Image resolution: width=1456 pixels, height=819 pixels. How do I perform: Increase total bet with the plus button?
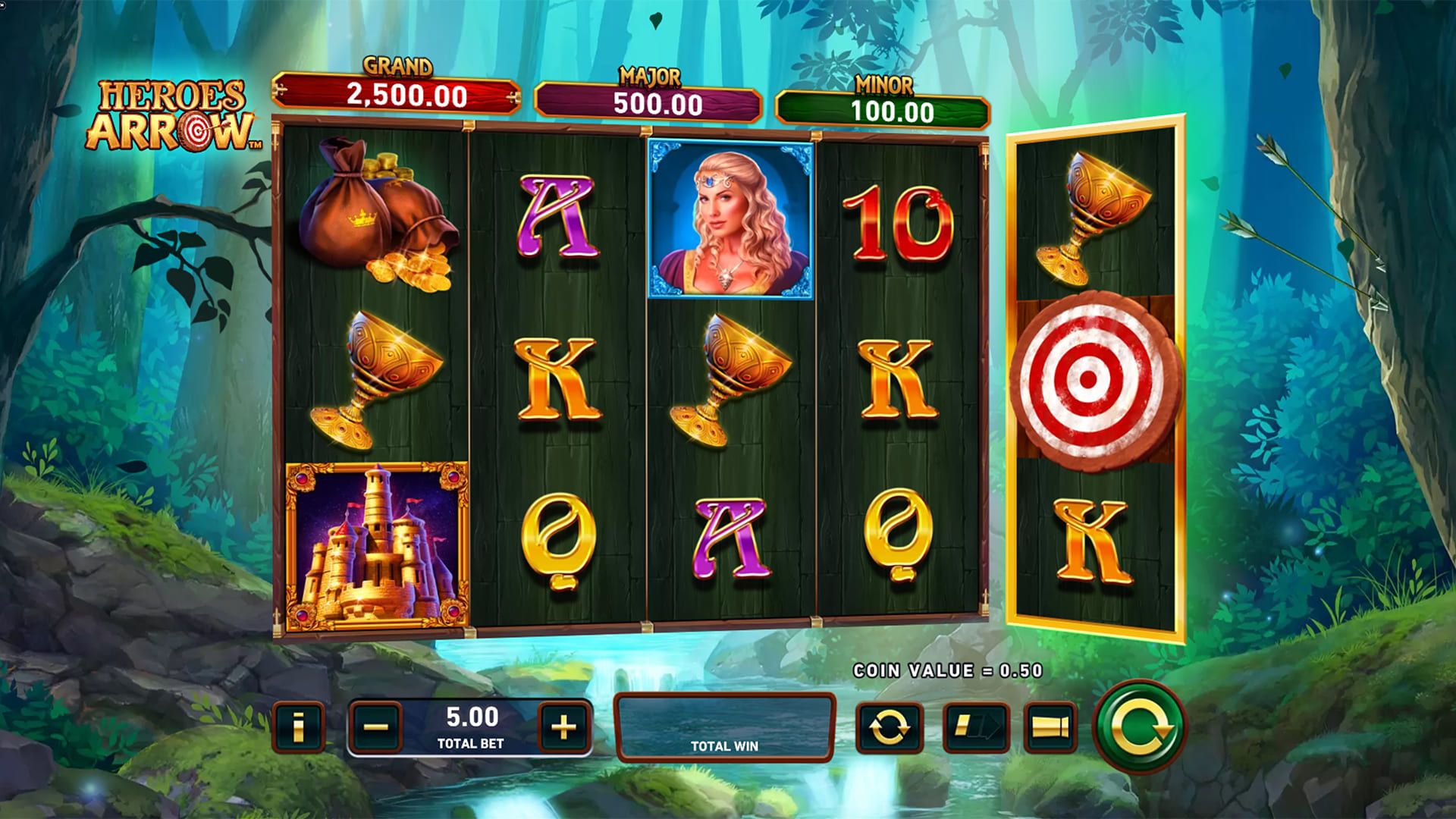coord(563,727)
